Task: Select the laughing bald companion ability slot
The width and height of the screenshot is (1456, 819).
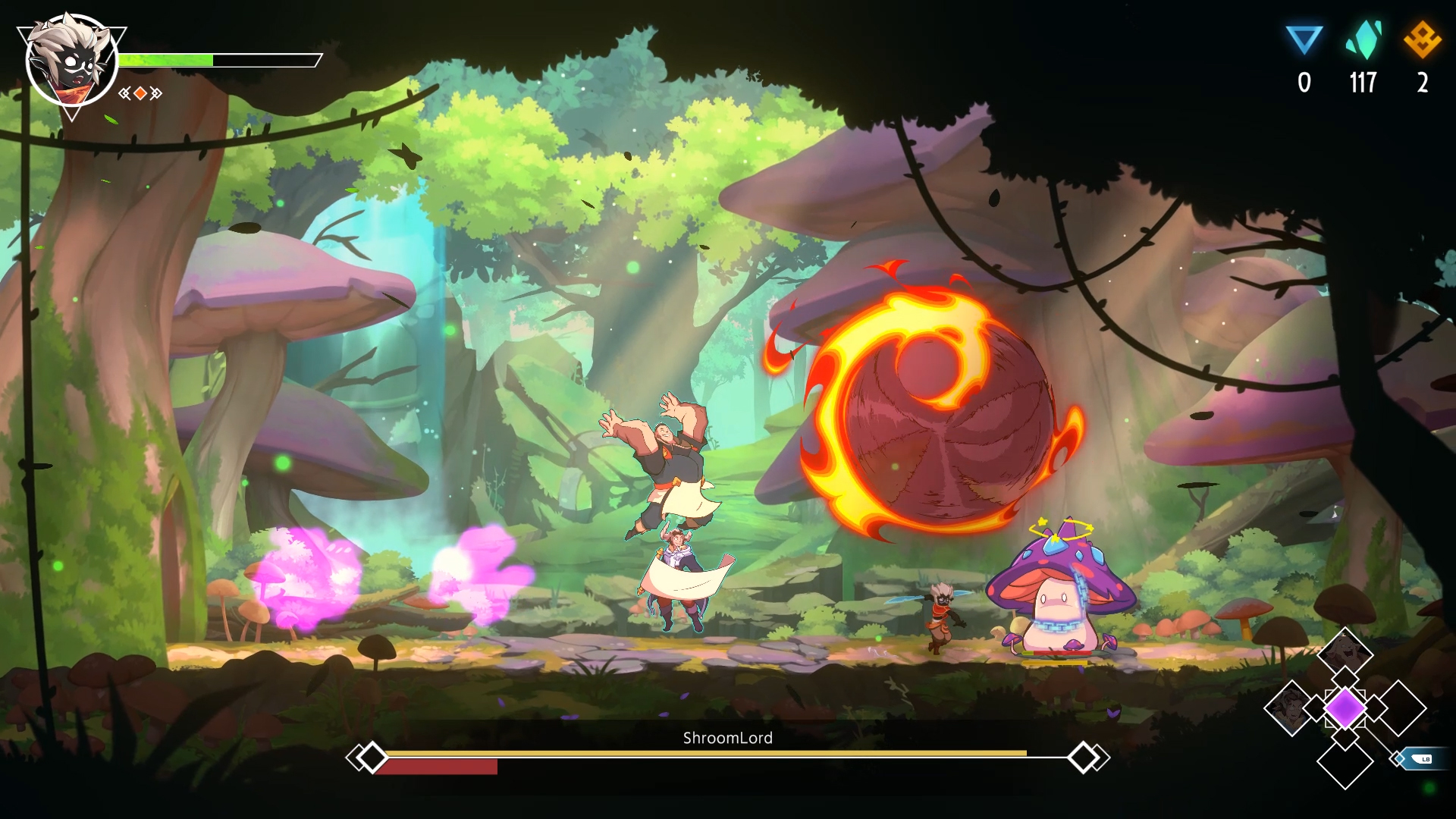Action: tap(1345, 654)
